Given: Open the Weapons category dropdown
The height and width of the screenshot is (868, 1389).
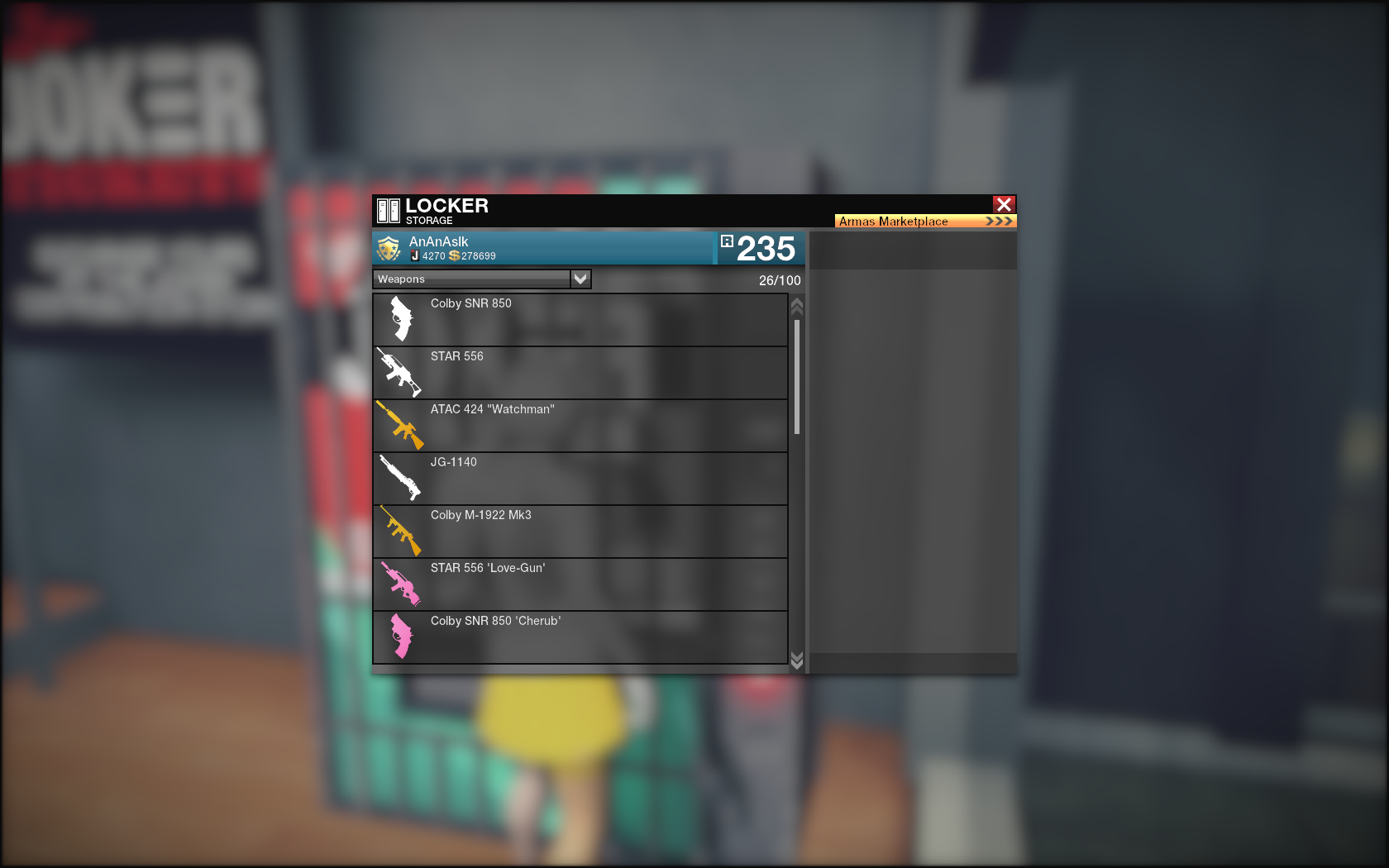Looking at the screenshot, I should [x=580, y=279].
